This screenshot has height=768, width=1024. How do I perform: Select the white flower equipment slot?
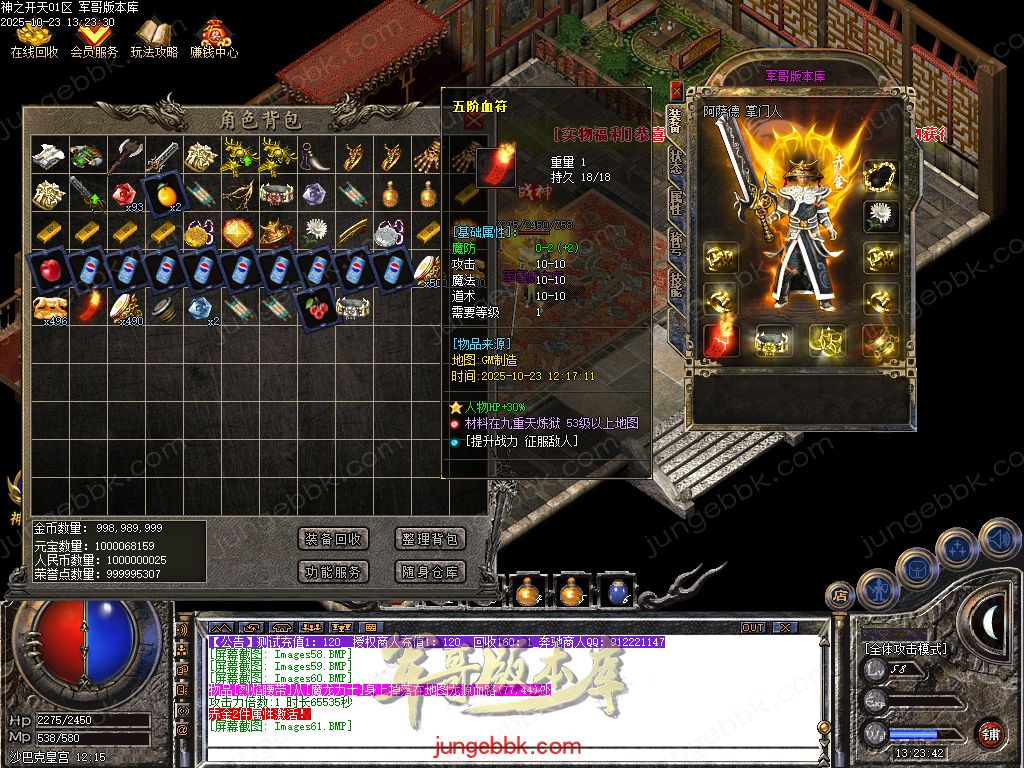[x=881, y=216]
